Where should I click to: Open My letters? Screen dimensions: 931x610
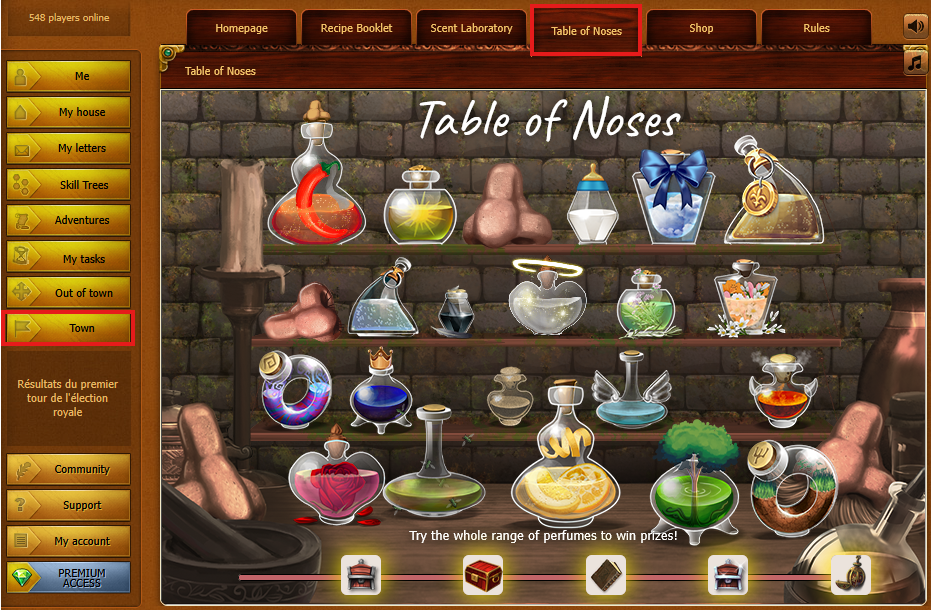(x=69, y=148)
